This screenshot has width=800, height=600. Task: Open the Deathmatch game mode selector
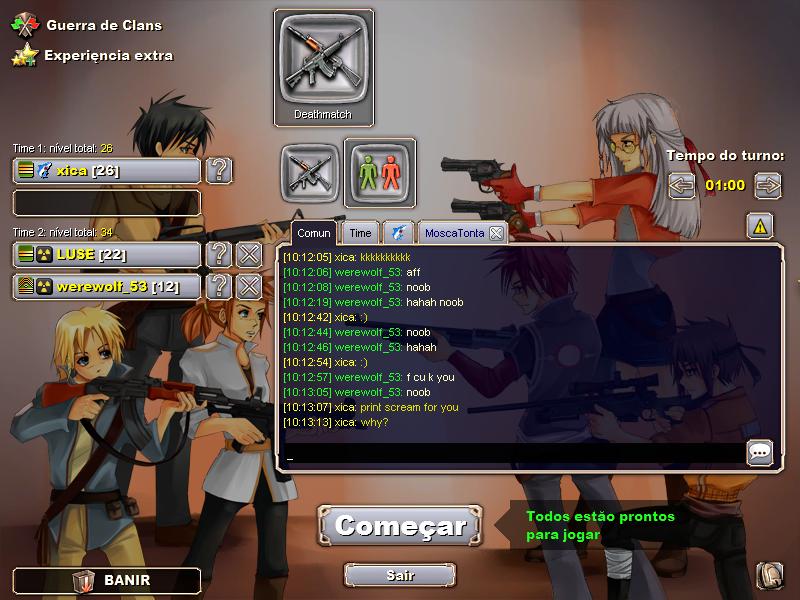(x=323, y=67)
